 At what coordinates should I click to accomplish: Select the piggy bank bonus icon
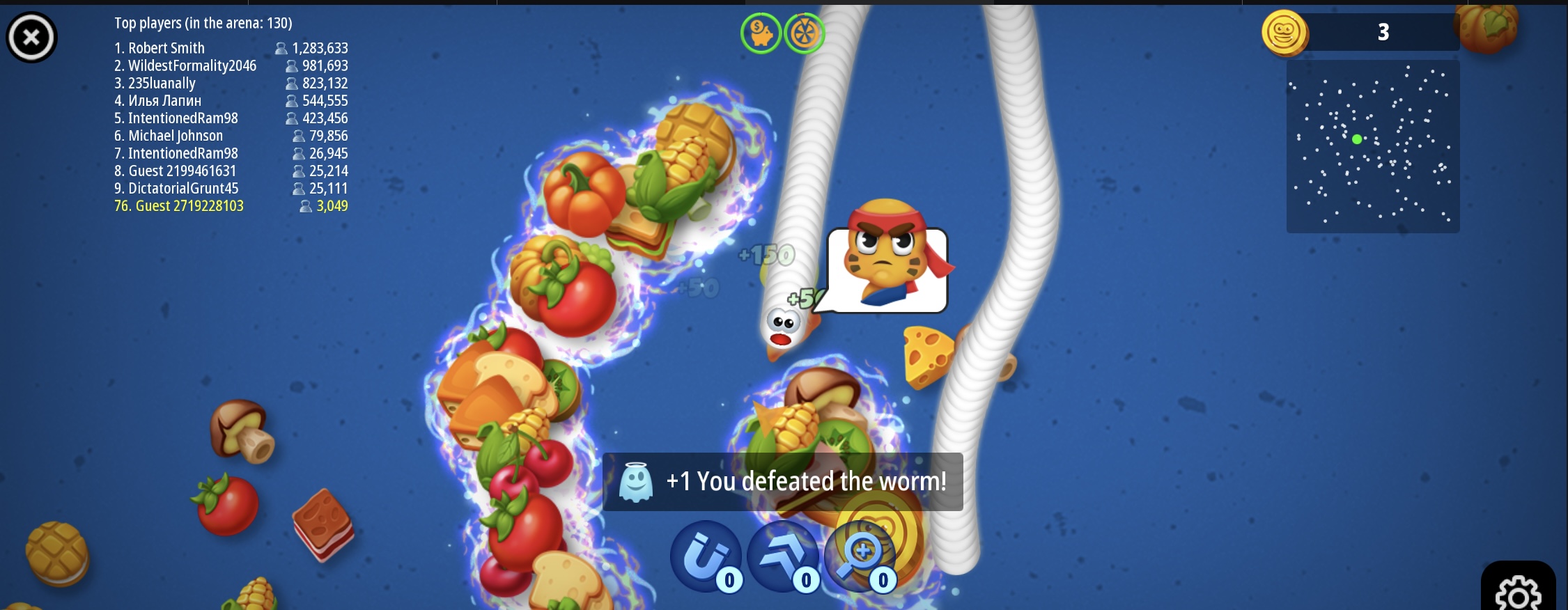coord(761,33)
